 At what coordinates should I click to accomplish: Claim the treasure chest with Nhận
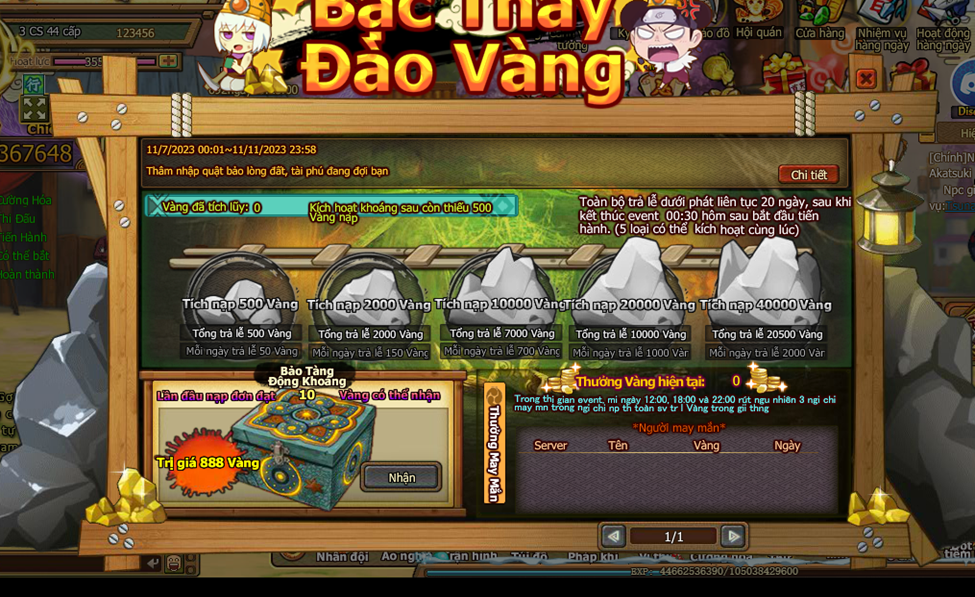tap(401, 477)
